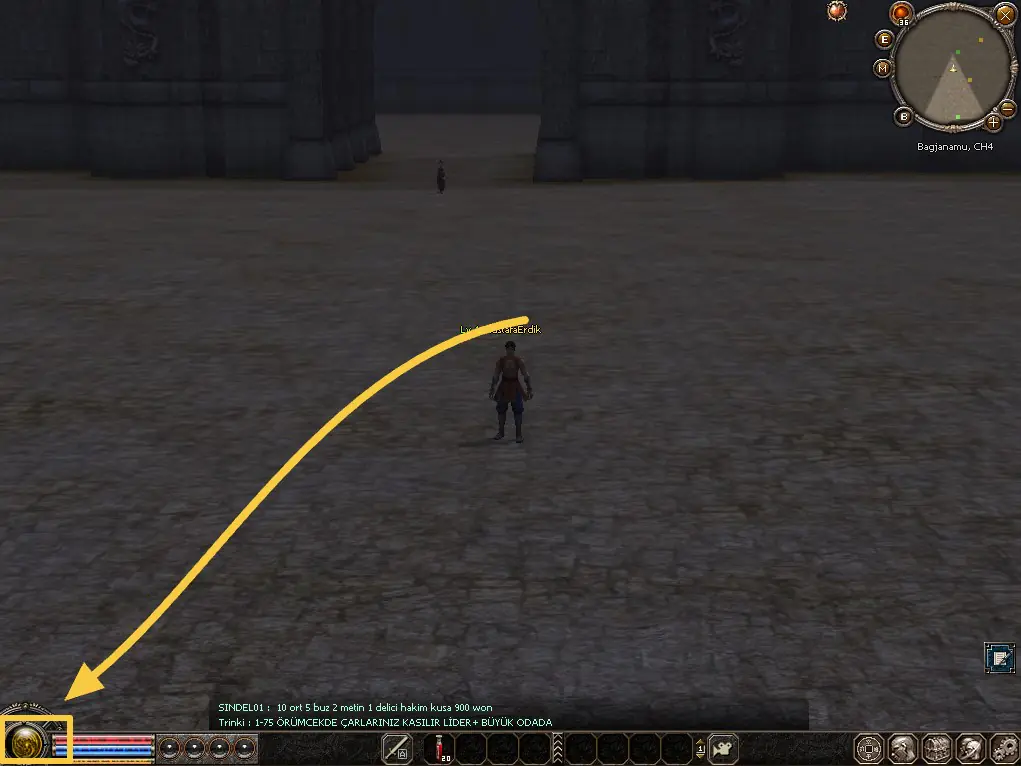Click the spiky red orb status icon
Viewport: 1021px width, 766px height.
point(837,10)
